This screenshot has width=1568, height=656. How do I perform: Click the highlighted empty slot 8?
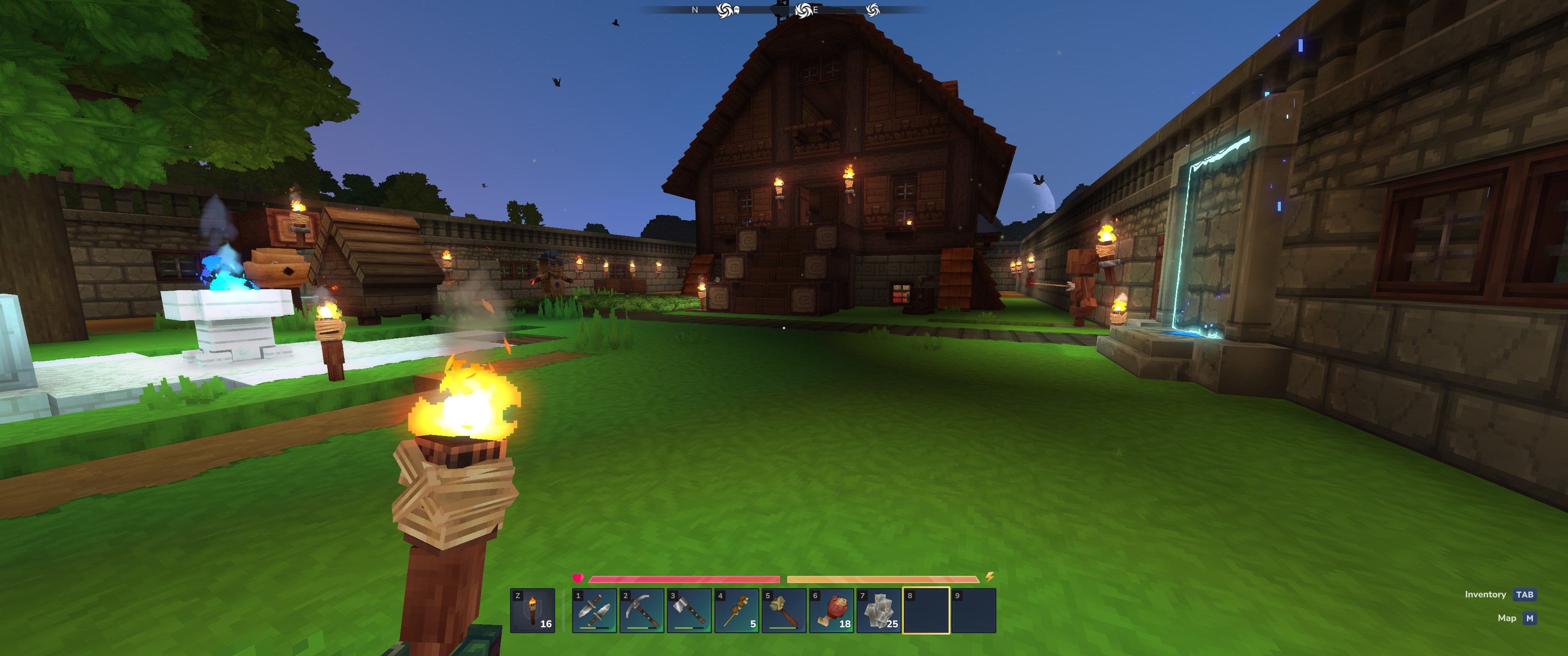[926, 610]
